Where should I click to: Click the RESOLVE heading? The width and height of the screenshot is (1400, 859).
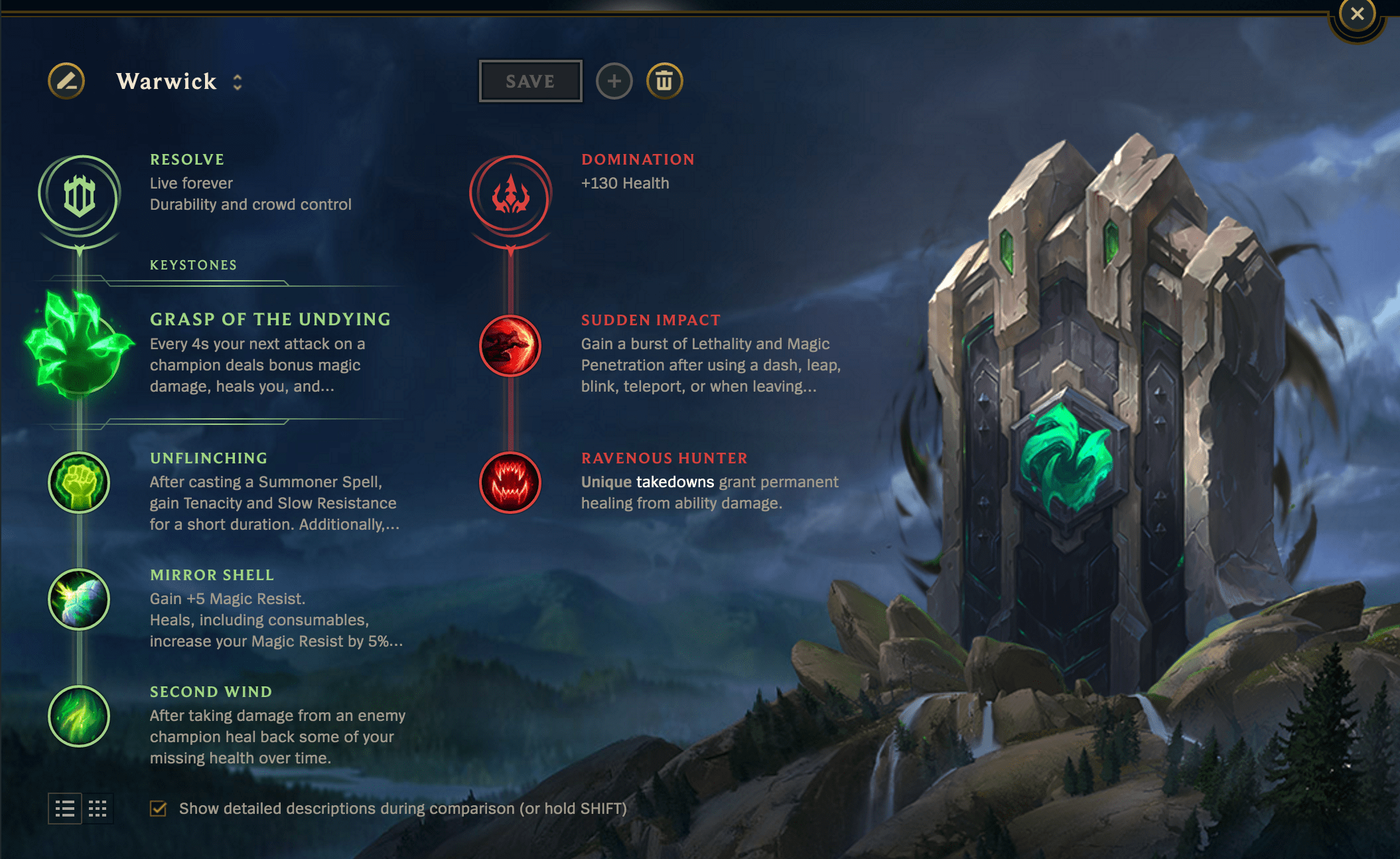tap(188, 159)
